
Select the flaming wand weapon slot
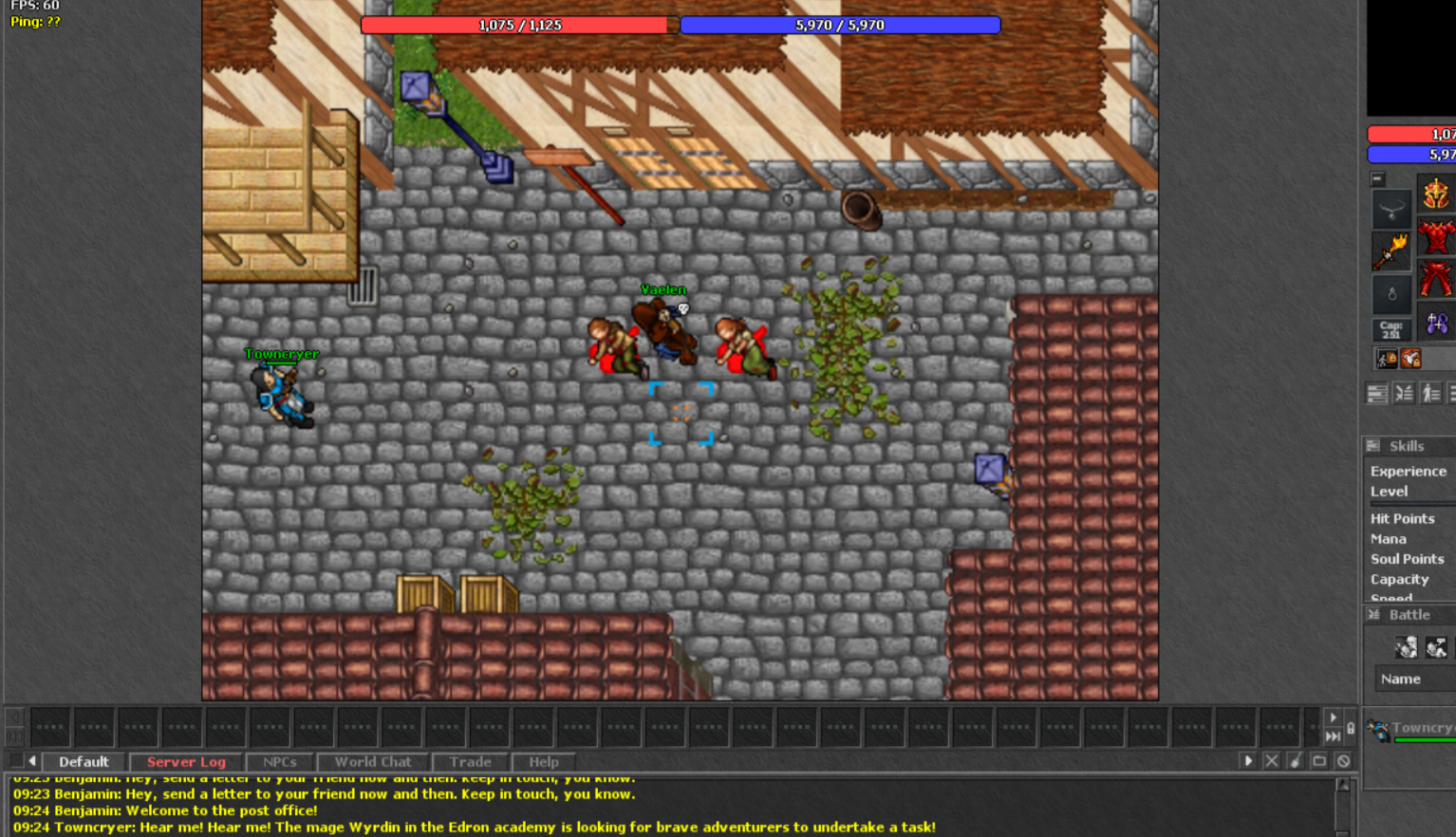(1391, 251)
